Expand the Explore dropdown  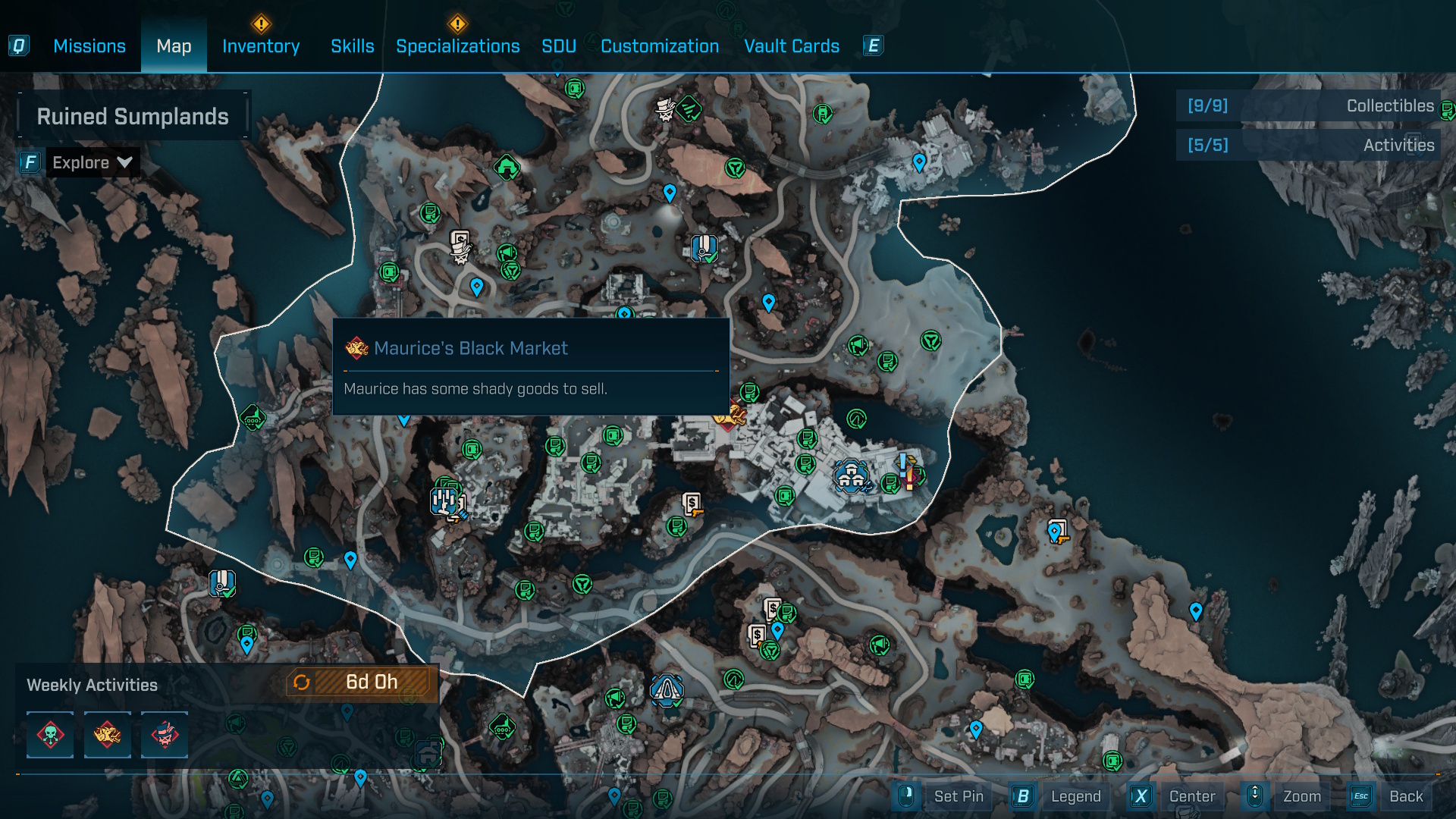(x=91, y=162)
